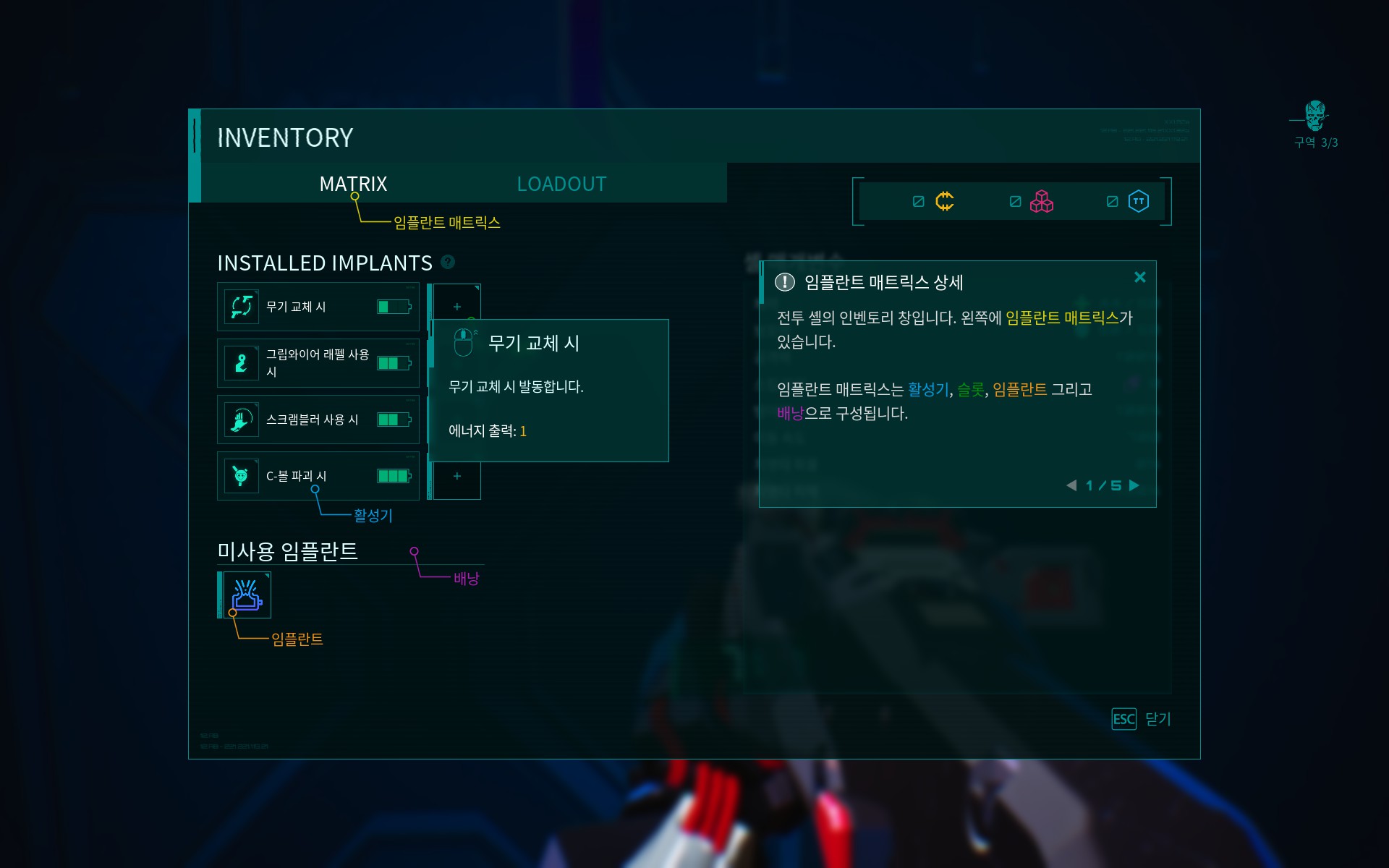Open the LOADOUT tab

click(x=561, y=184)
